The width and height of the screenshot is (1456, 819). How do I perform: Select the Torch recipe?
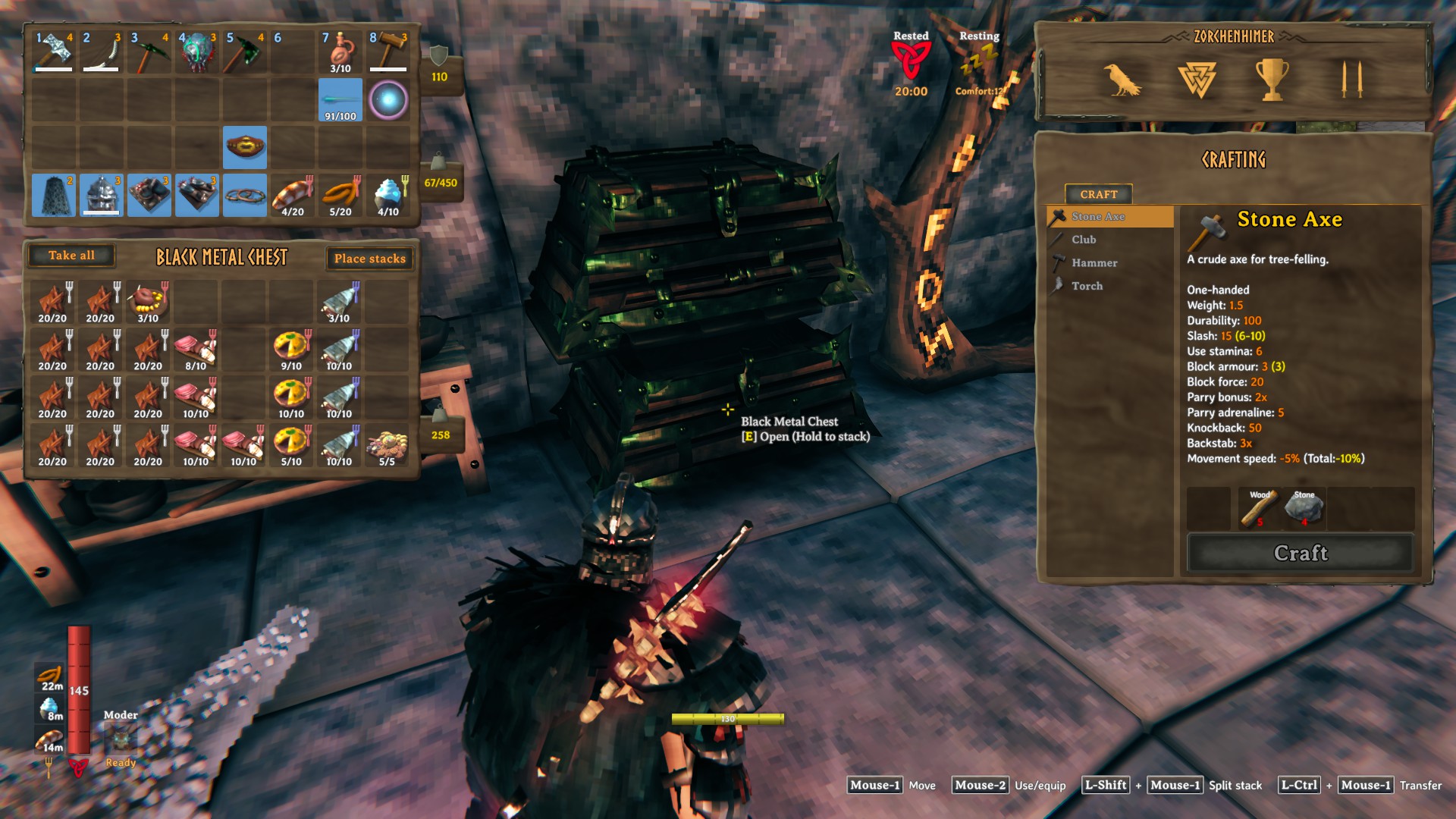(1087, 286)
